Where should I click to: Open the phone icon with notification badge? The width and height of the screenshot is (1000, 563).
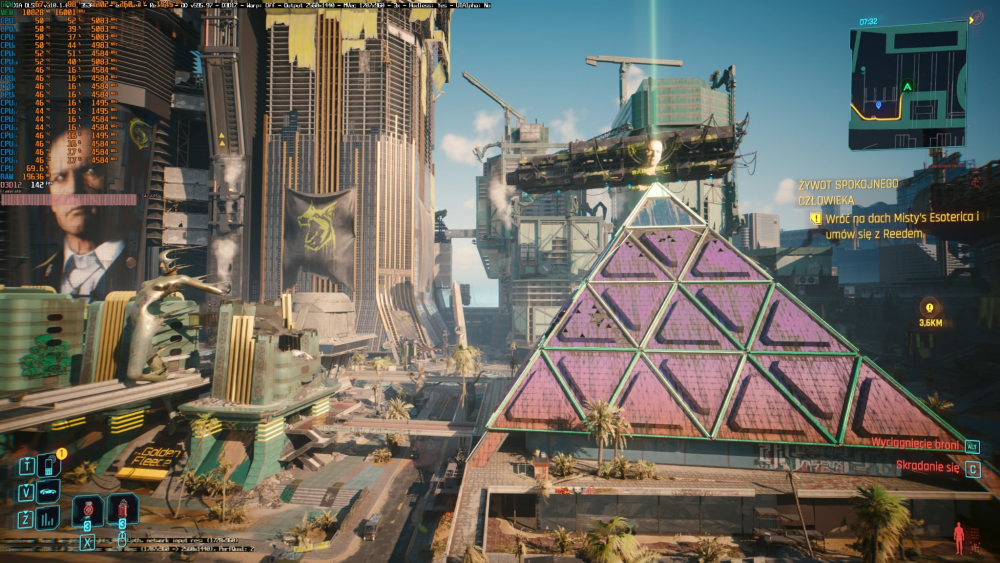pos(49,464)
